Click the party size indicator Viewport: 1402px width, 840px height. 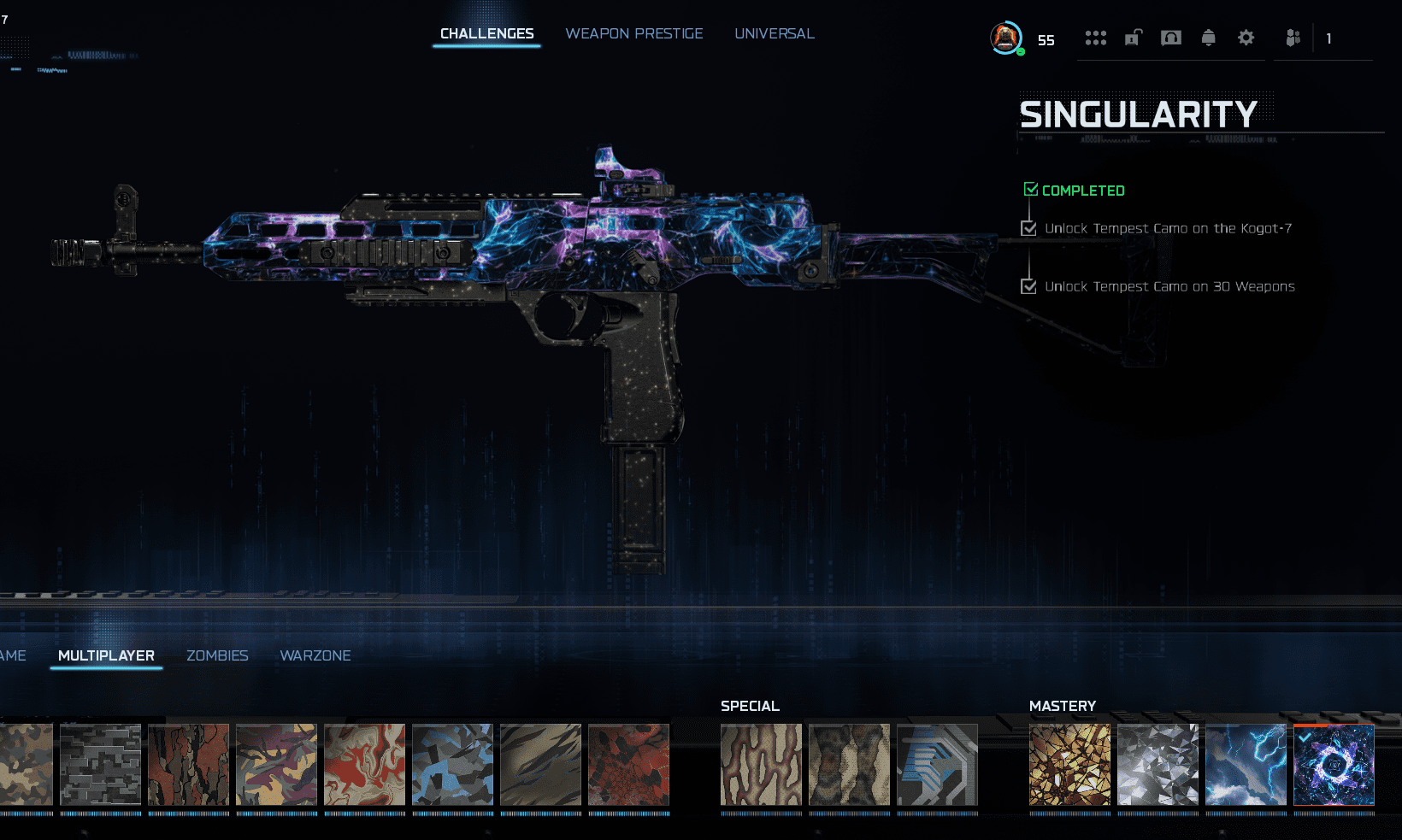click(x=1328, y=39)
